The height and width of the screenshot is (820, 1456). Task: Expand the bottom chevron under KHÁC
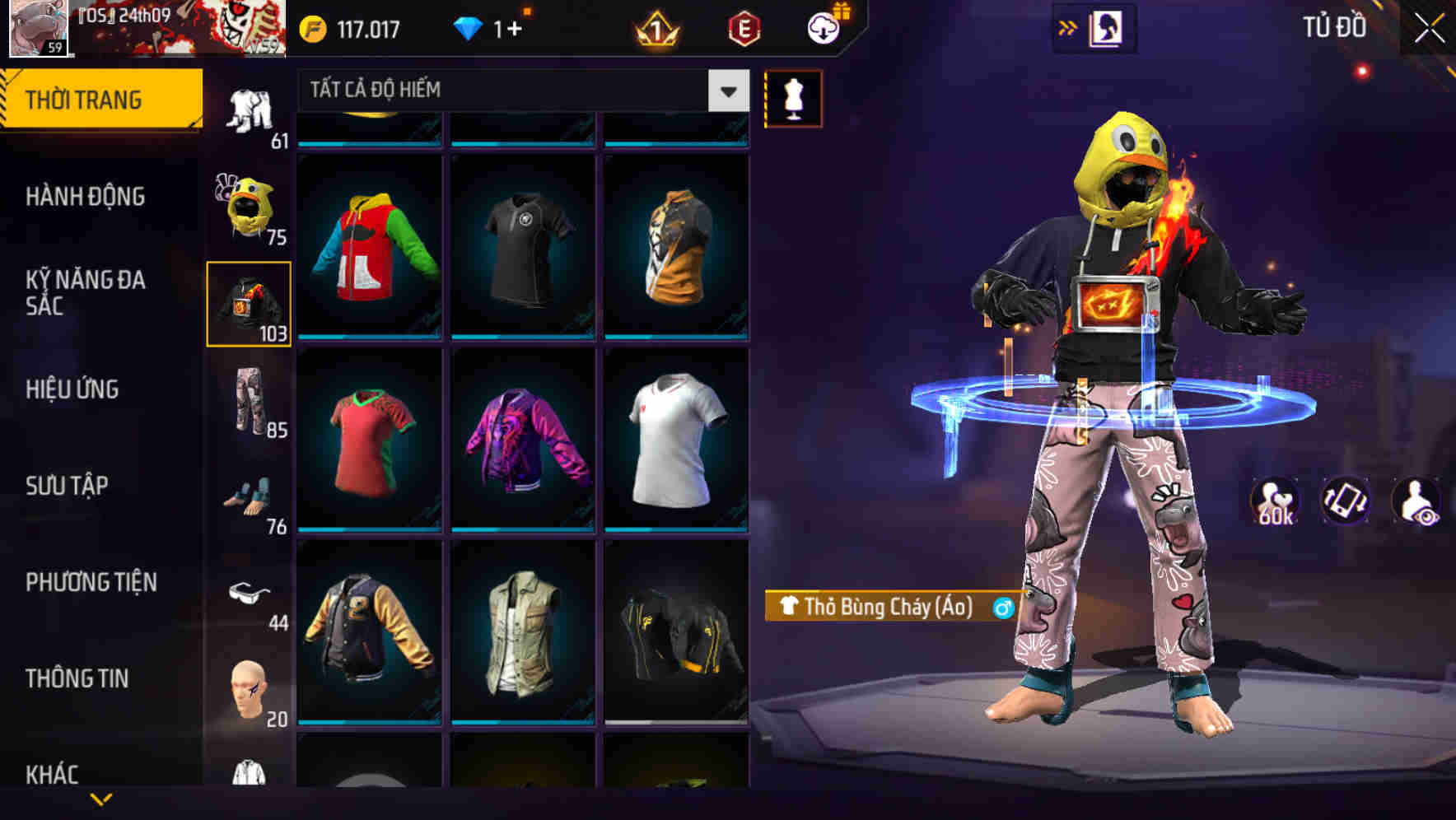100,799
